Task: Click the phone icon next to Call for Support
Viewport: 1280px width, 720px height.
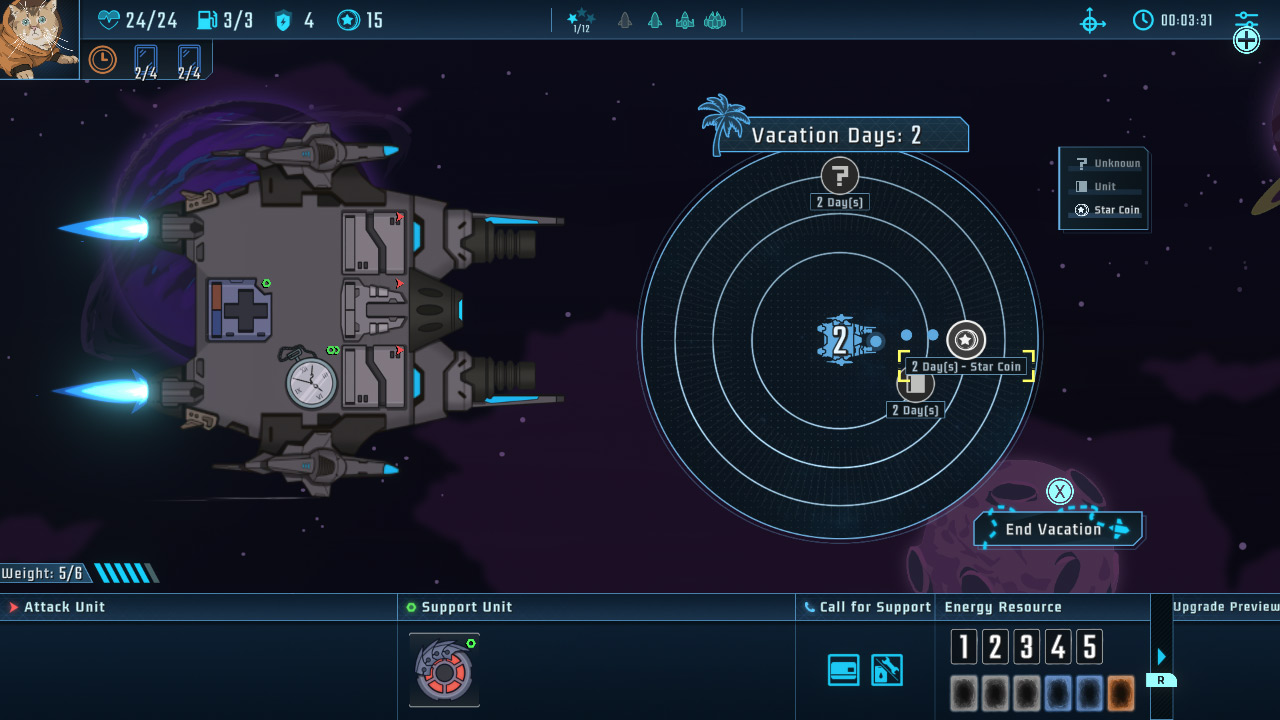Action: click(x=809, y=606)
